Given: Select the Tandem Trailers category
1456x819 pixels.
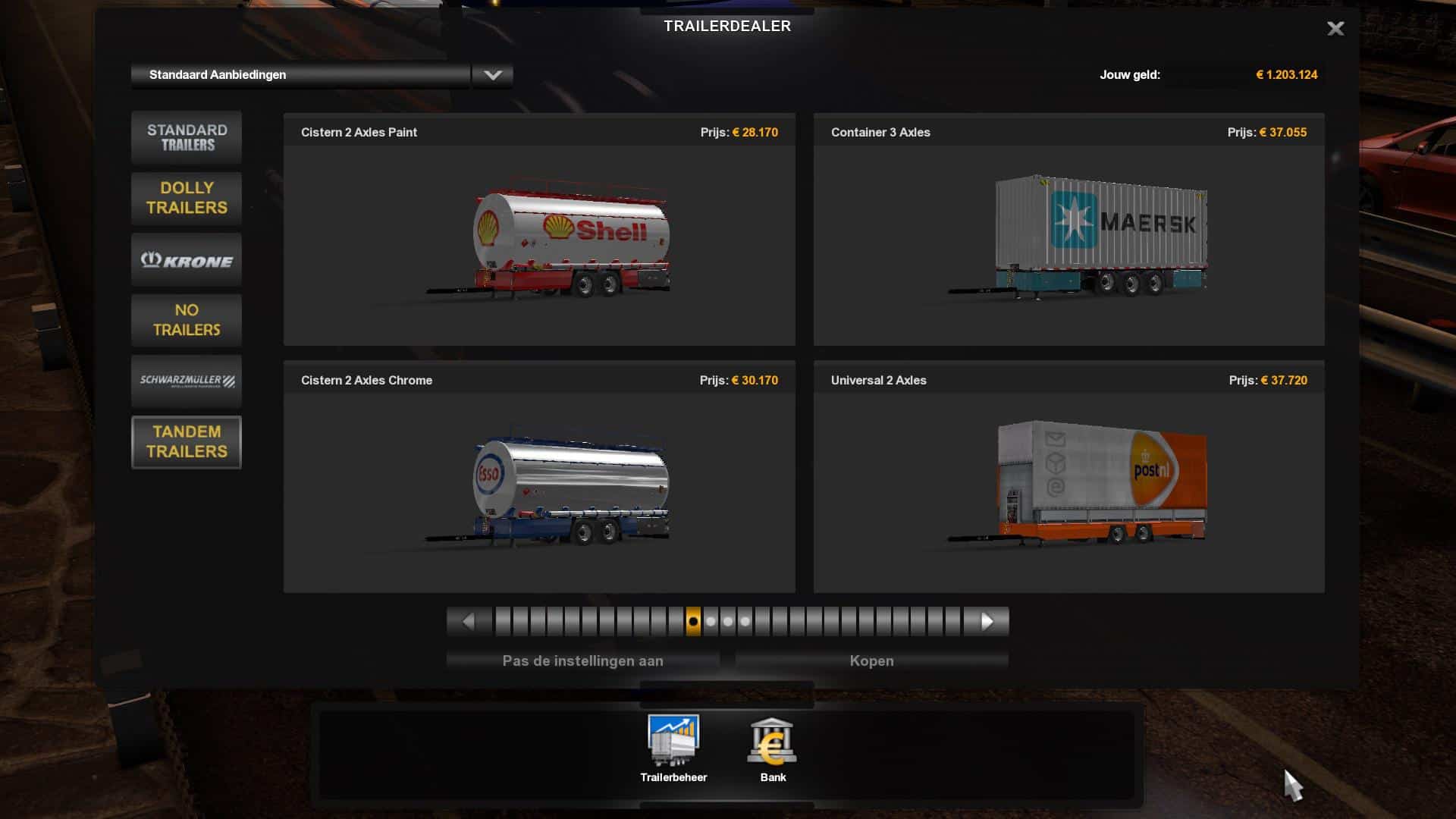Looking at the screenshot, I should point(187,441).
